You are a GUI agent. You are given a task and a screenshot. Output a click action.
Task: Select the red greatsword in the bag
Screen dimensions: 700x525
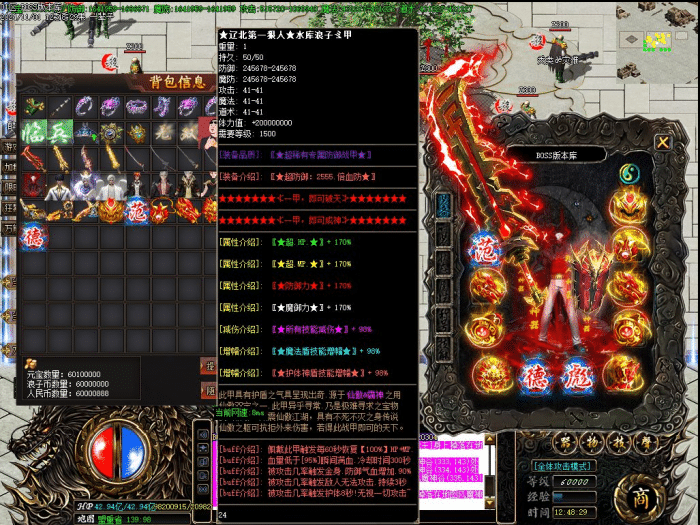click(x=34, y=159)
